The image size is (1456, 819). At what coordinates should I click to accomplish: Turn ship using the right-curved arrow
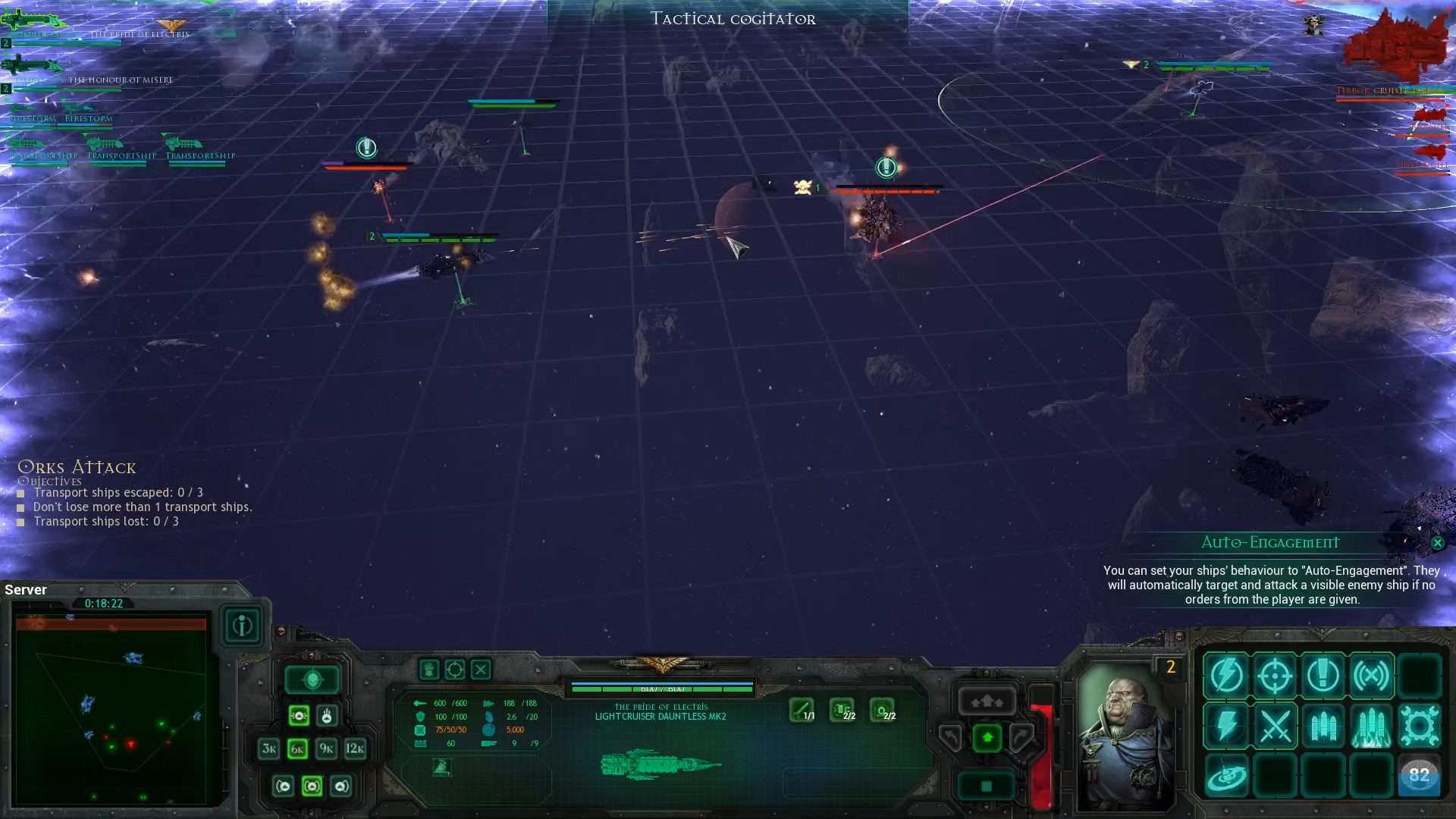(x=1021, y=737)
